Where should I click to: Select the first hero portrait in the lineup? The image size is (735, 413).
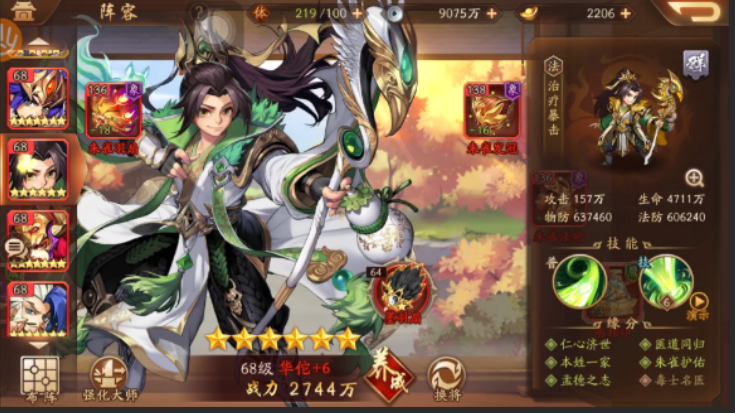click(38, 97)
